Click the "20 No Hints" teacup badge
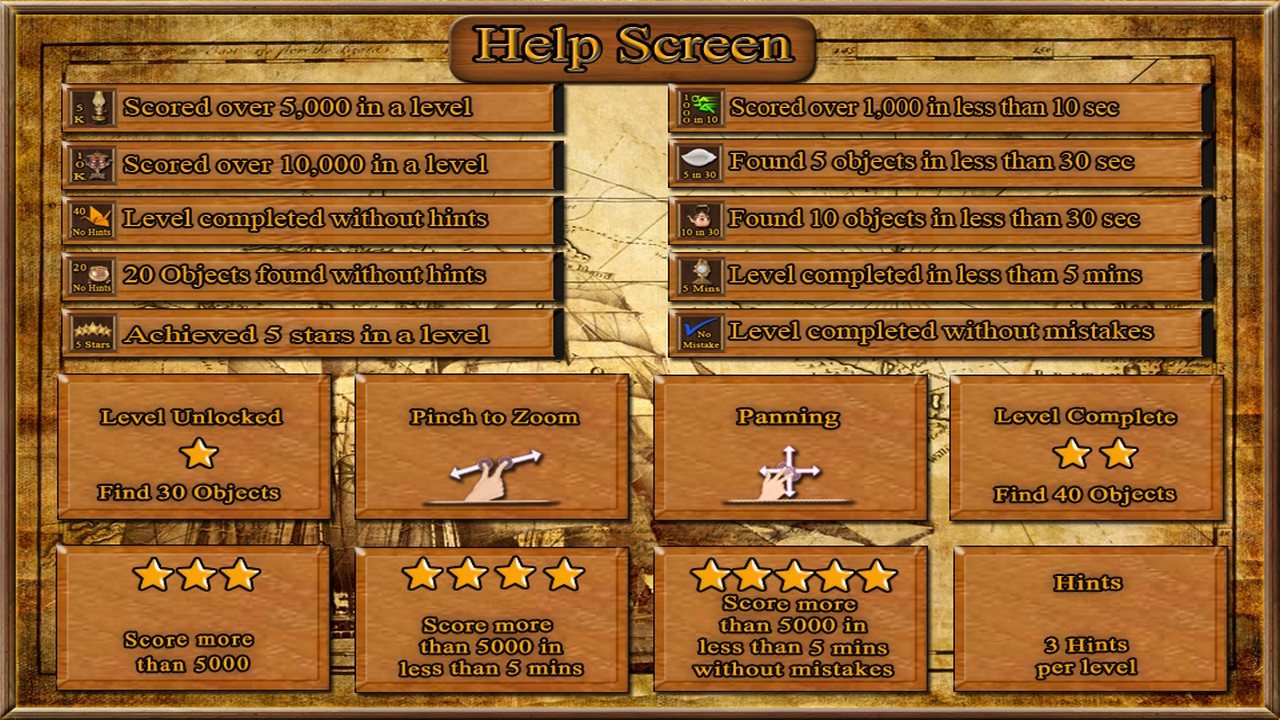Image resolution: width=1280 pixels, height=720 pixels. 91,277
